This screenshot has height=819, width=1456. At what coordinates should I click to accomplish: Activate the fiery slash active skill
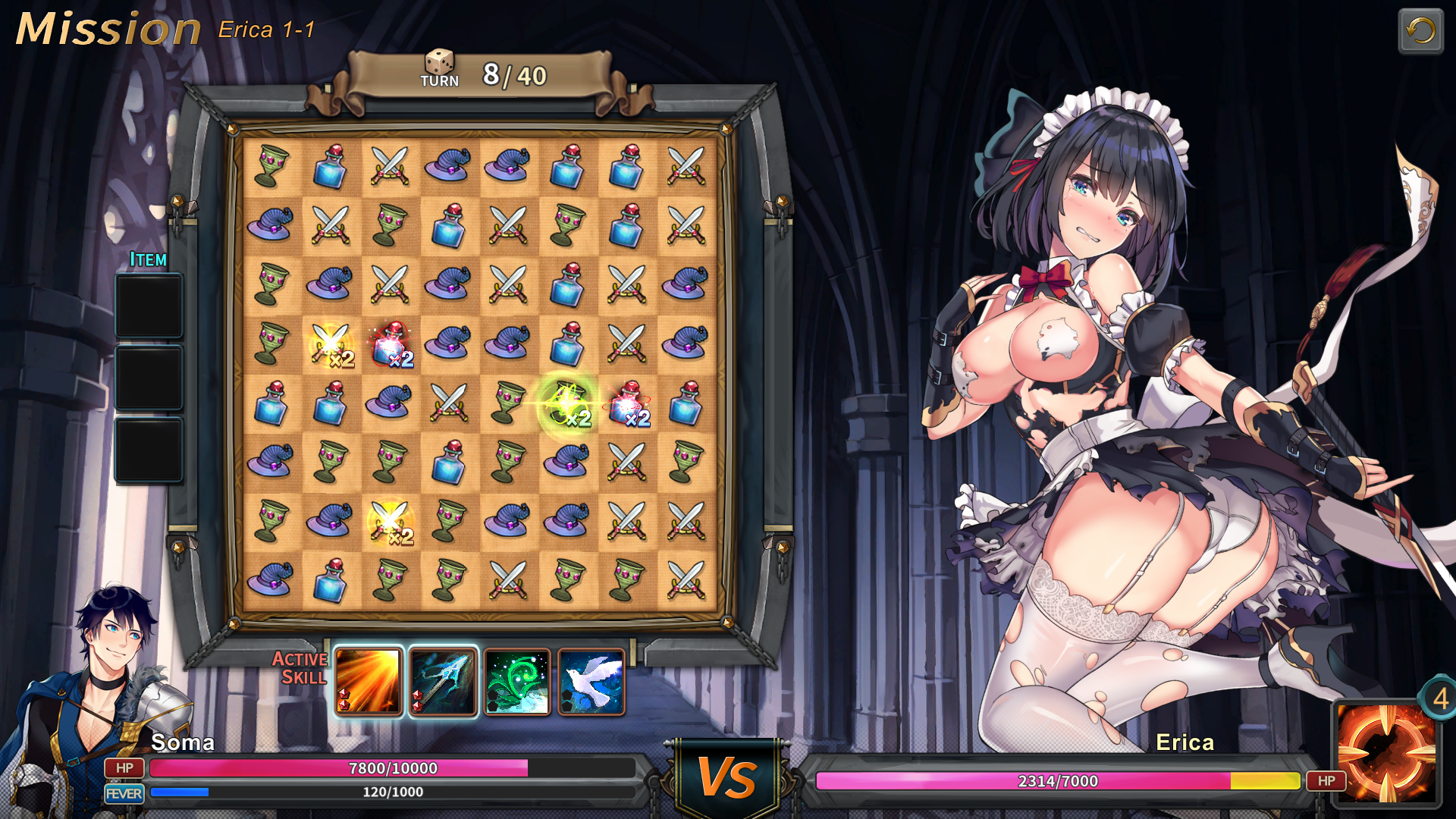coord(369,682)
